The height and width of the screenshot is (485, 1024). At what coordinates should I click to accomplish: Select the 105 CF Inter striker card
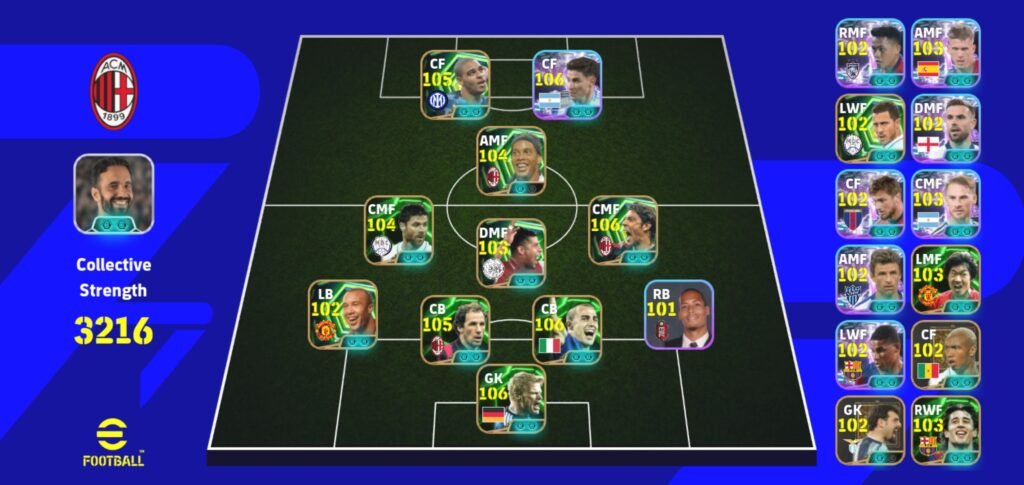point(455,85)
